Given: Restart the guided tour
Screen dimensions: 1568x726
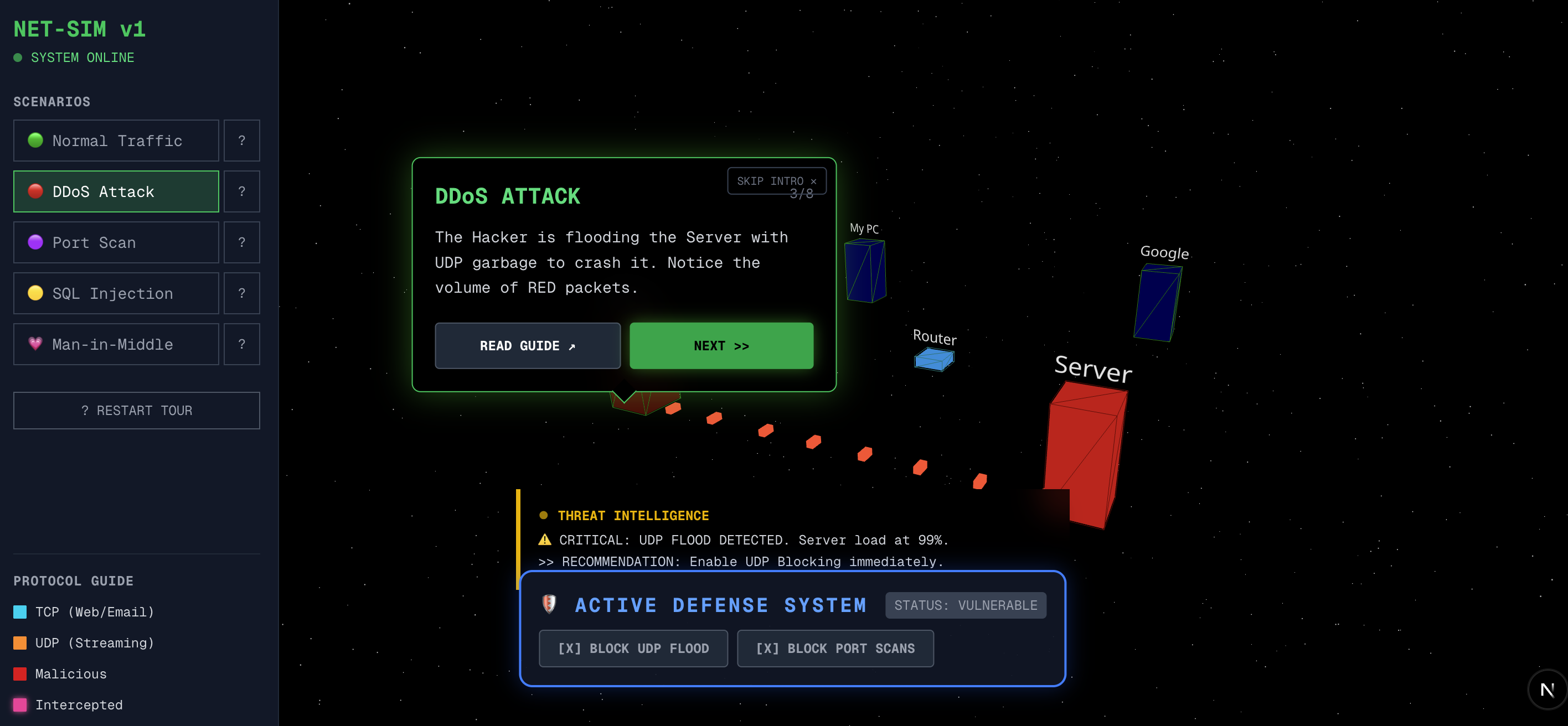Looking at the screenshot, I should 136,411.
